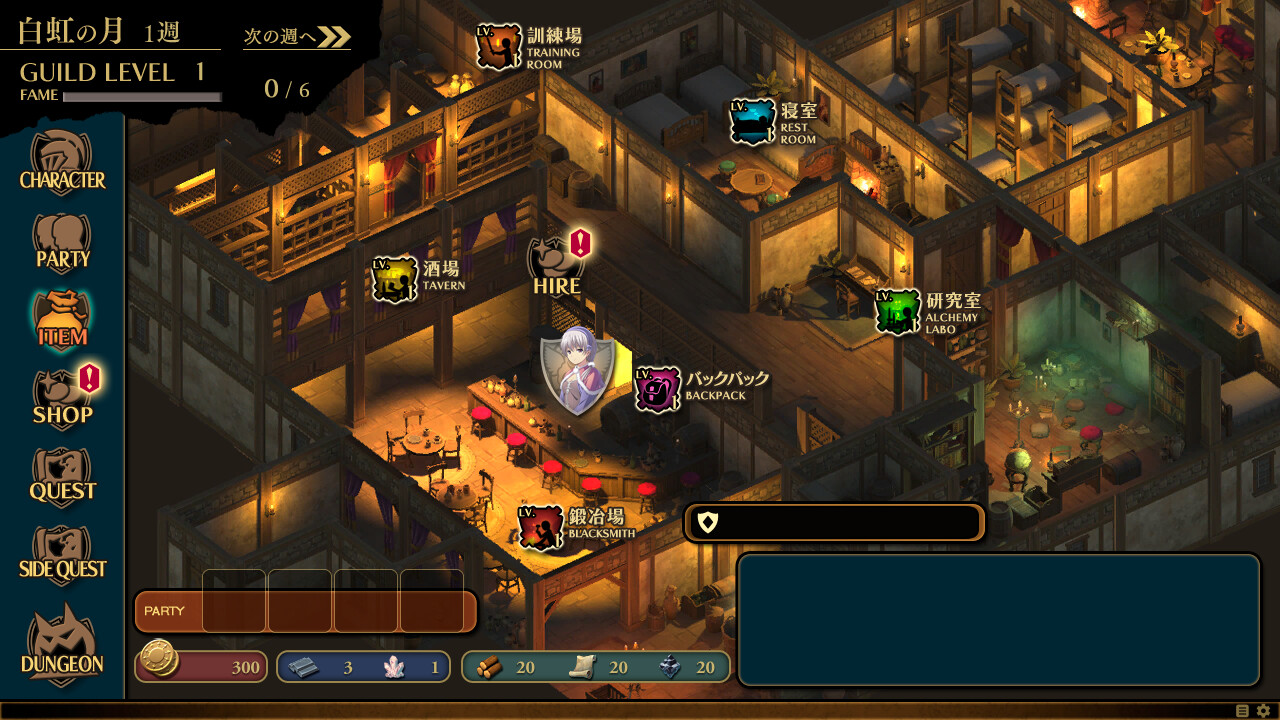Open the Tavern facility
Viewport: 1280px width, 720px height.
[x=395, y=279]
